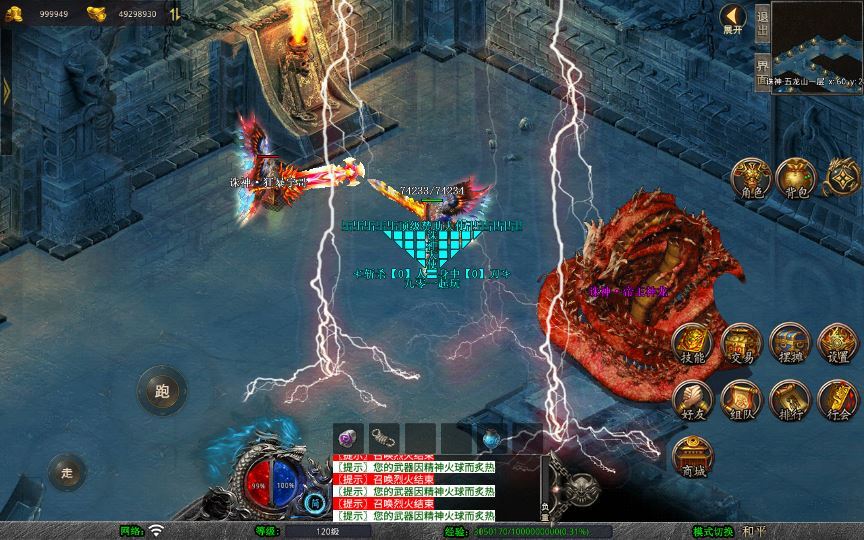The width and height of the screenshot is (864, 540).
Task: Open the 组队 team panel
Action: click(x=741, y=399)
